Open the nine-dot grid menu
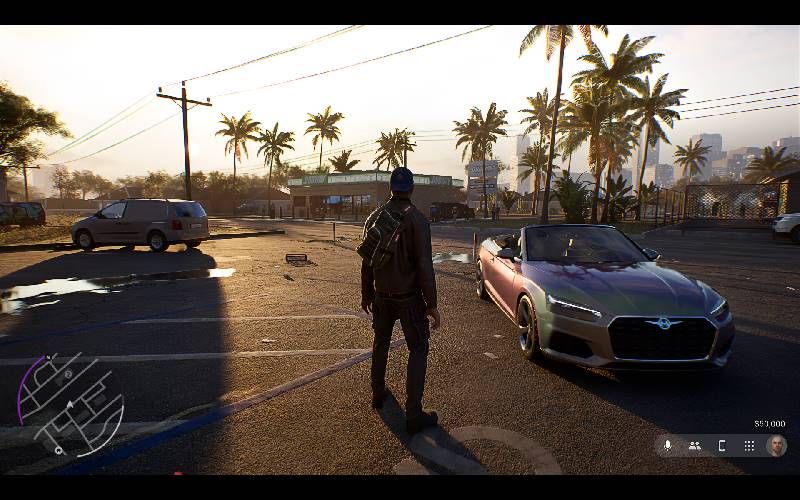 748,446
